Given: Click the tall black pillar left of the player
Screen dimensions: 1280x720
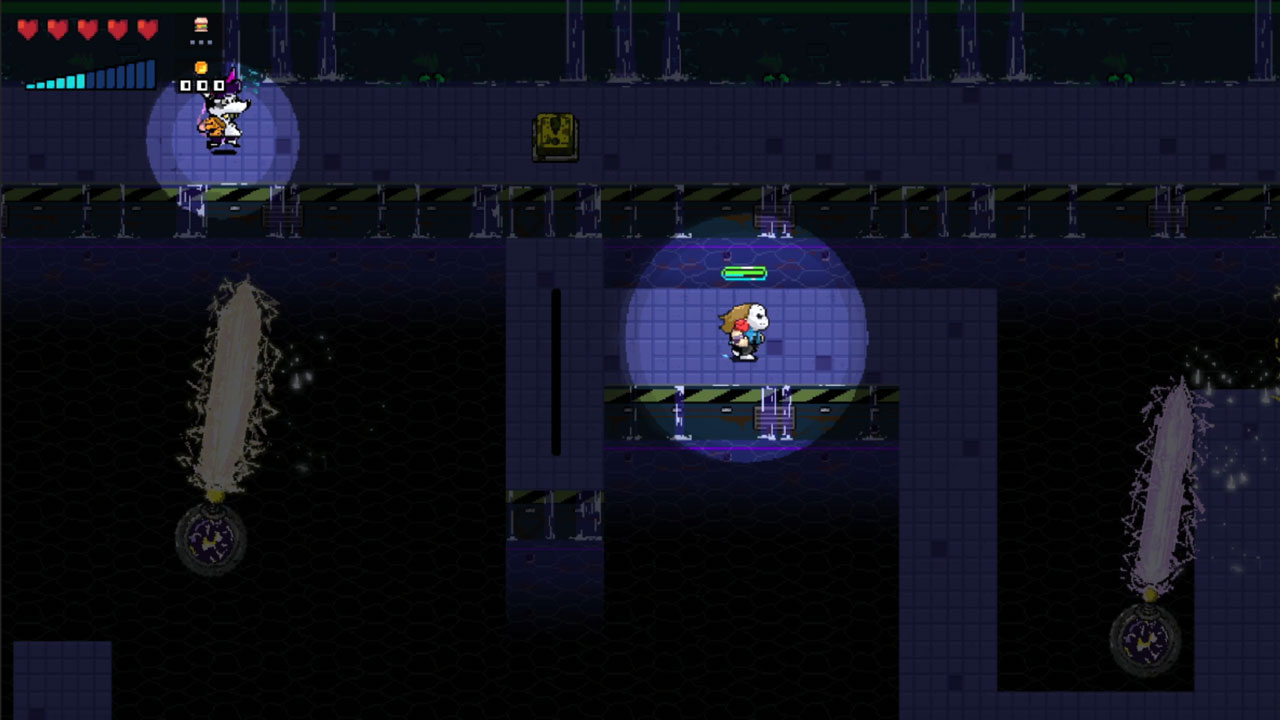Looking at the screenshot, I should point(557,370).
